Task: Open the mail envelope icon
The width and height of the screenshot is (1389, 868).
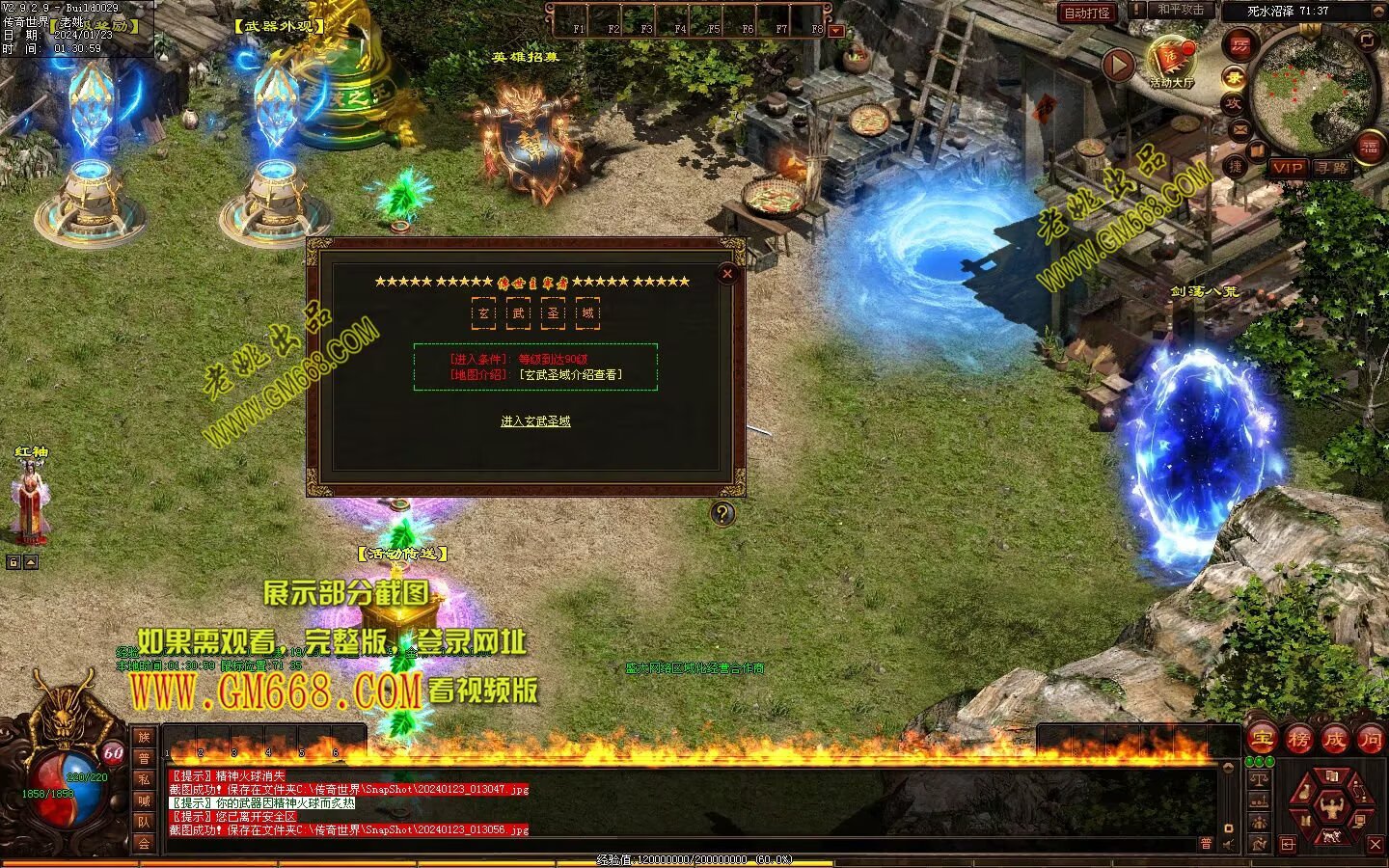Action: [1240, 129]
